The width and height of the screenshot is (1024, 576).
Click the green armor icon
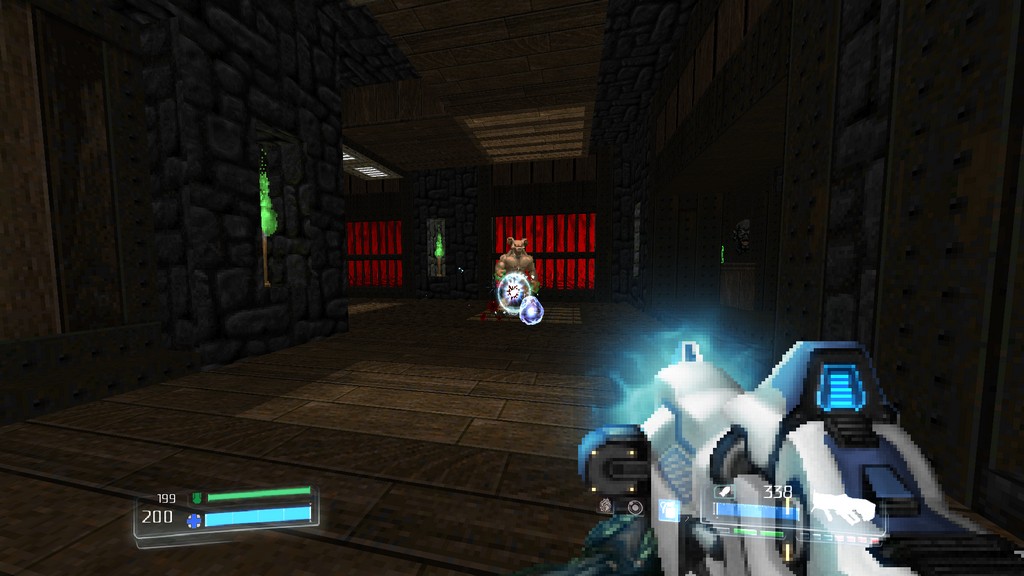[x=196, y=497]
